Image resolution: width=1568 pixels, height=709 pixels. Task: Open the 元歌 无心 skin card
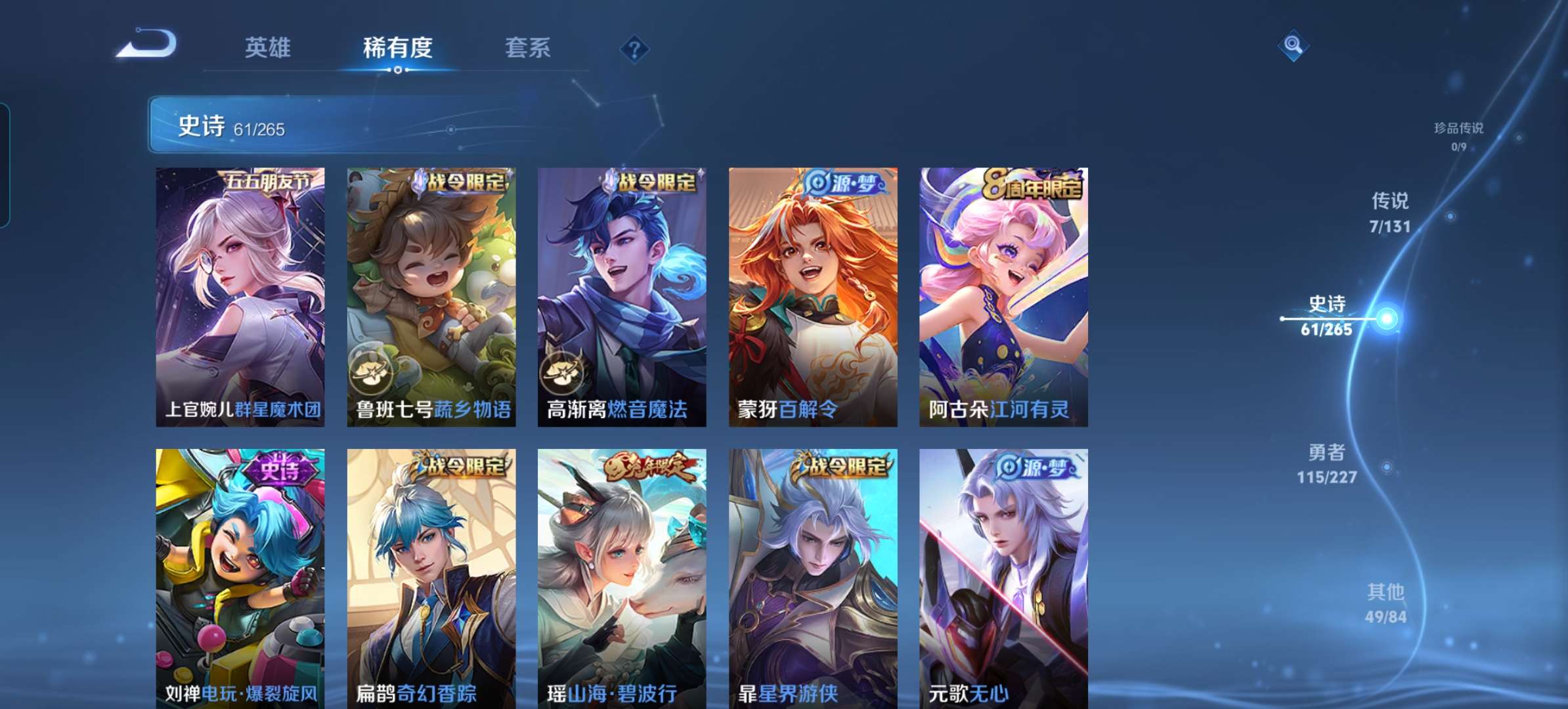coord(1003,578)
